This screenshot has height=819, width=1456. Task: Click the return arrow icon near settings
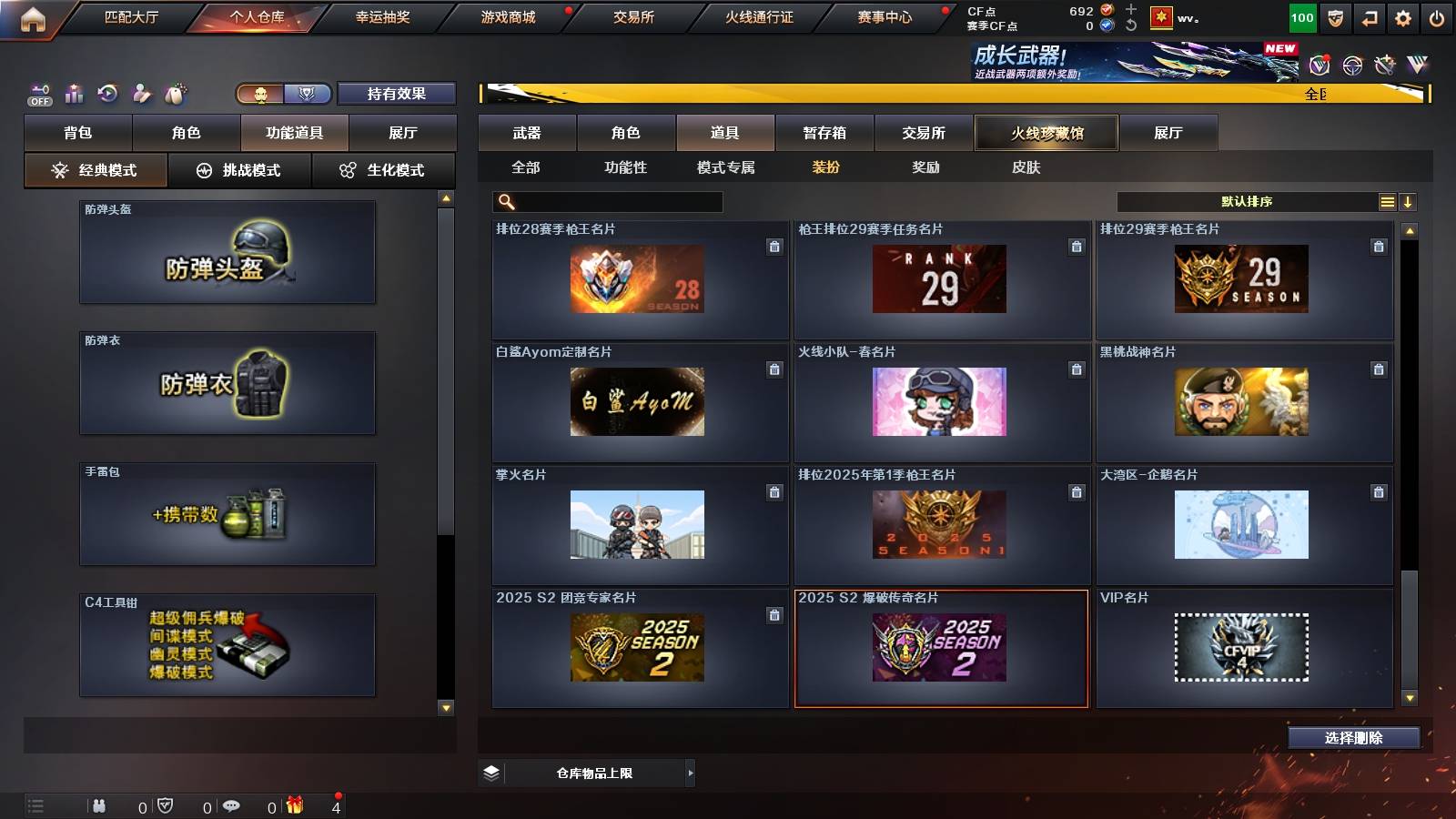[1369, 16]
